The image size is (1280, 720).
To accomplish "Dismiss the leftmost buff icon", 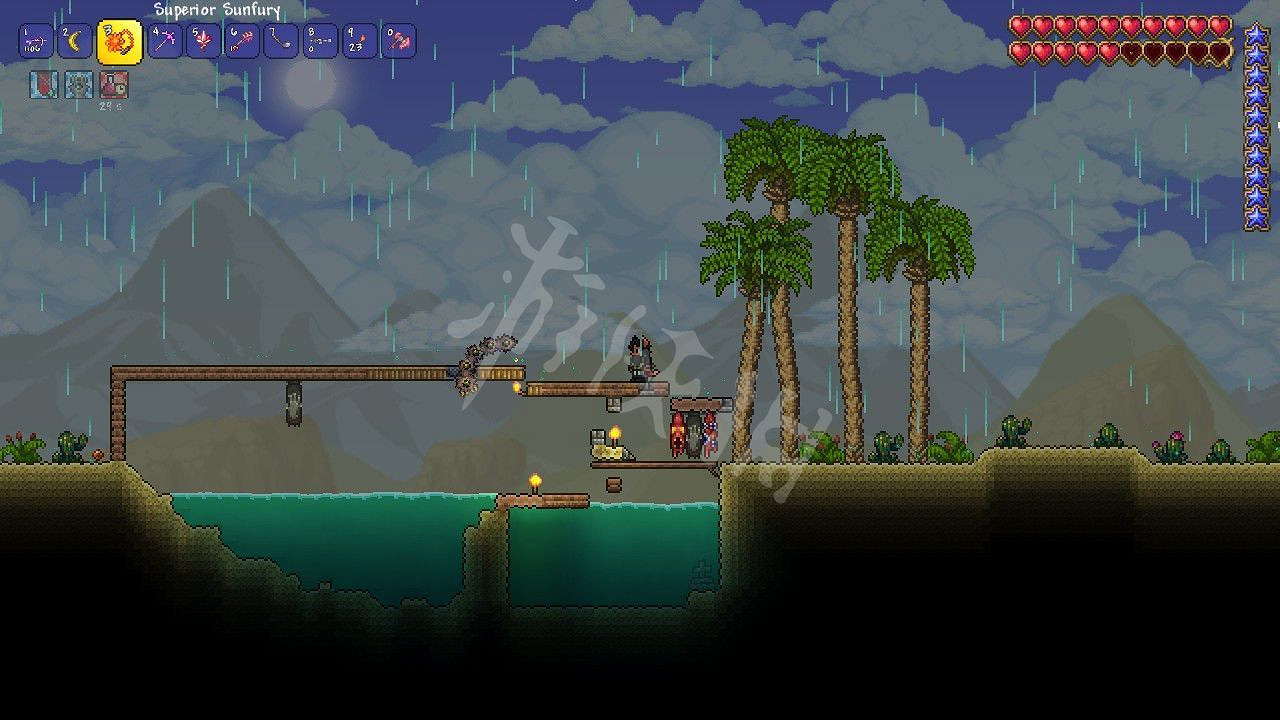I will pyautogui.click(x=44, y=86).
